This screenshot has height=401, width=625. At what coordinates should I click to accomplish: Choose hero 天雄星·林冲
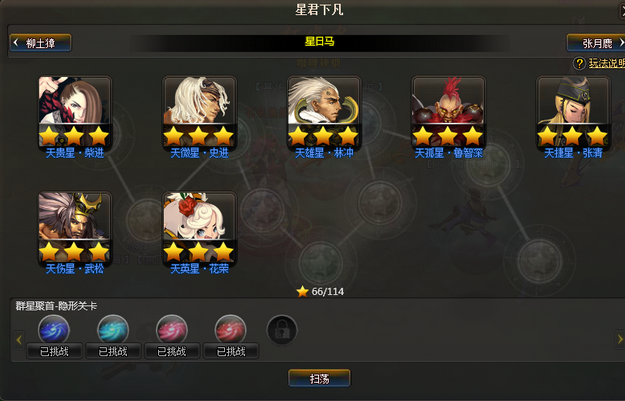323,111
